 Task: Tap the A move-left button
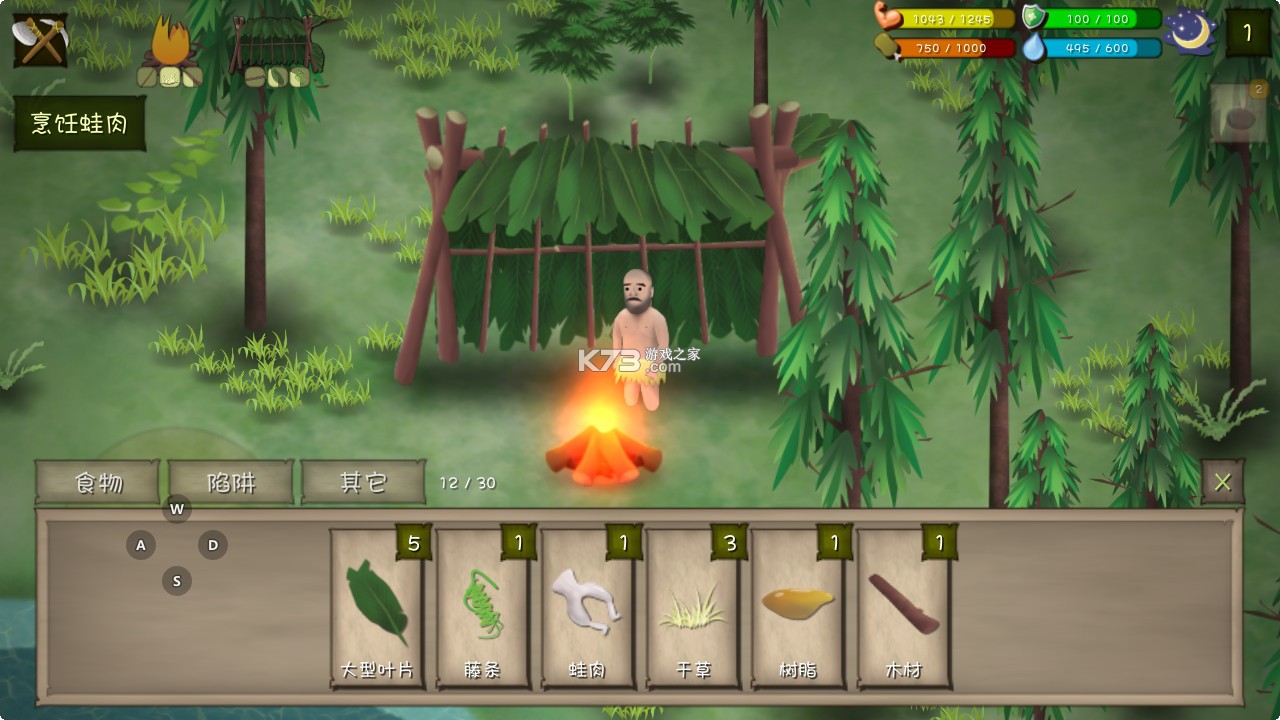(x=141, y=545)
